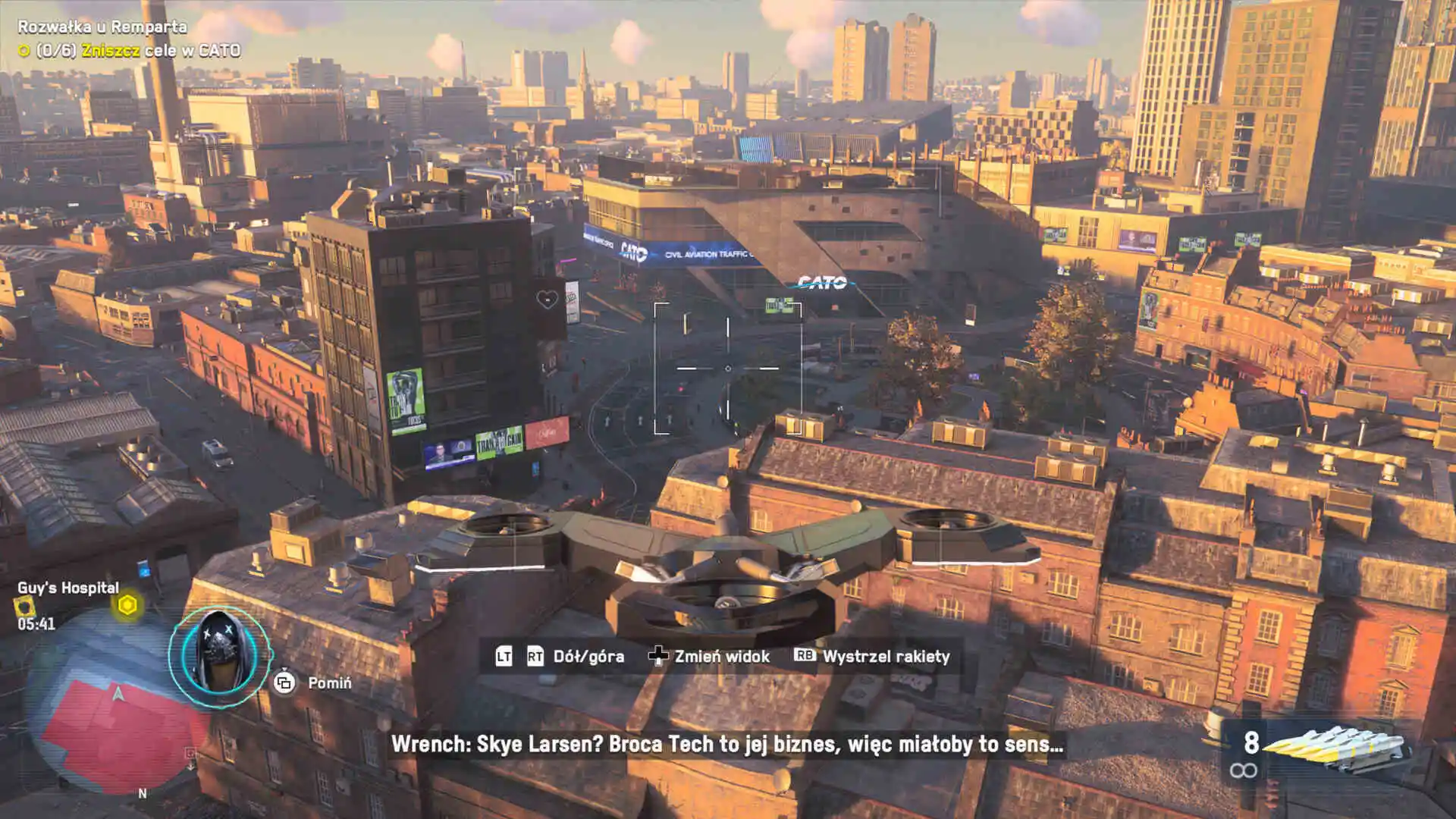Click the rocket weapon icon
The height and width of the screenshot is (819, 1456).
point(1336,746)
